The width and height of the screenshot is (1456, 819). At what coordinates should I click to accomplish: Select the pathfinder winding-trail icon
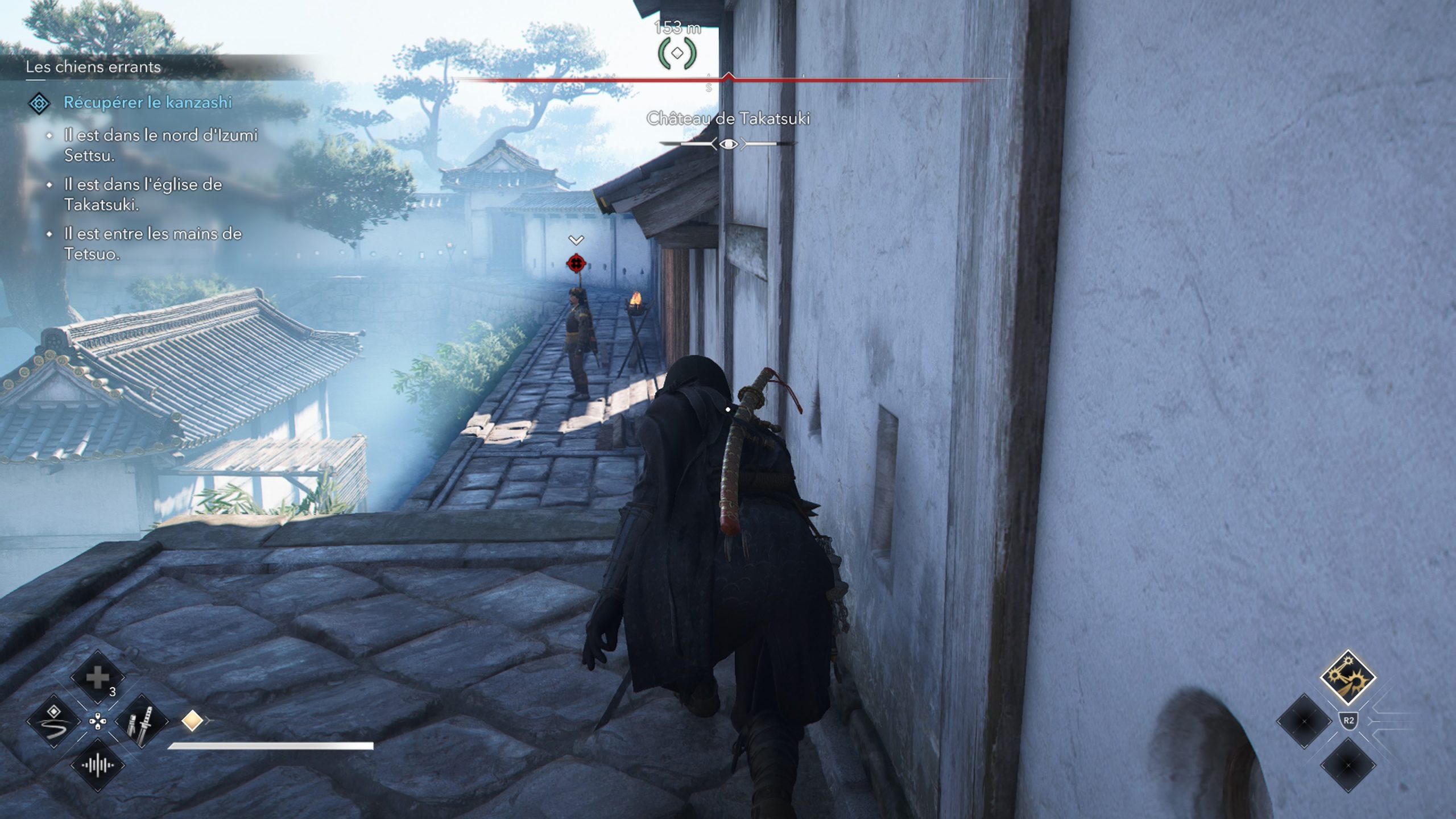coord(54,721)
